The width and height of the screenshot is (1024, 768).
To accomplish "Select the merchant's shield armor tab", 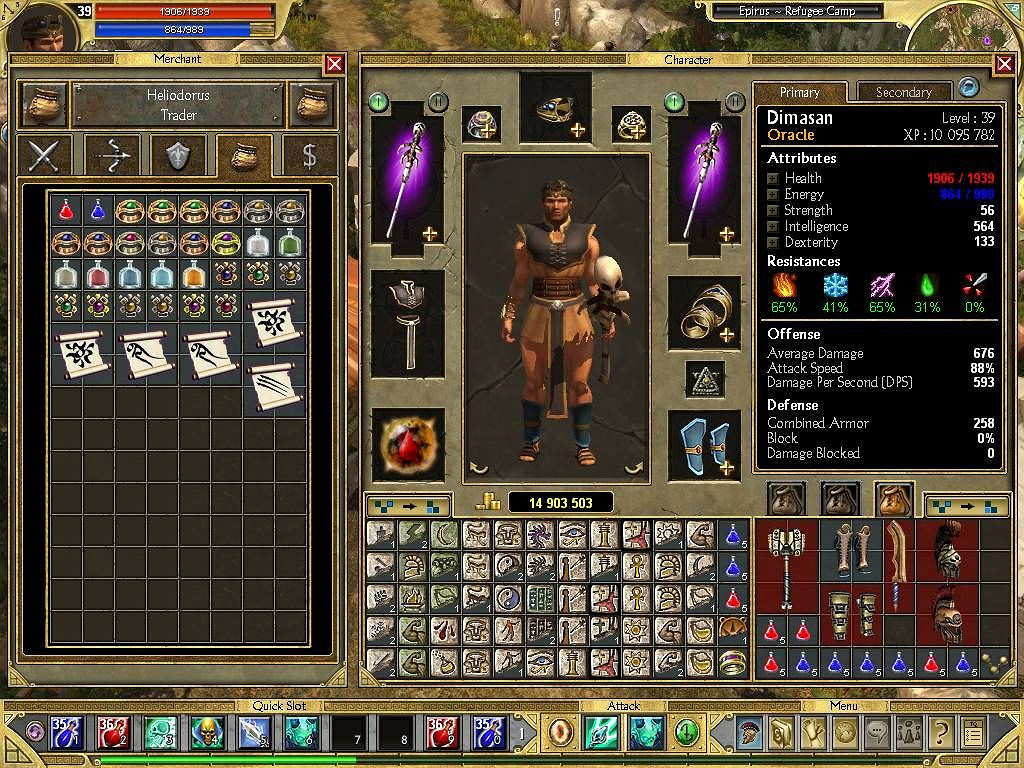I will pyautogui.click(x=178, y=156).
